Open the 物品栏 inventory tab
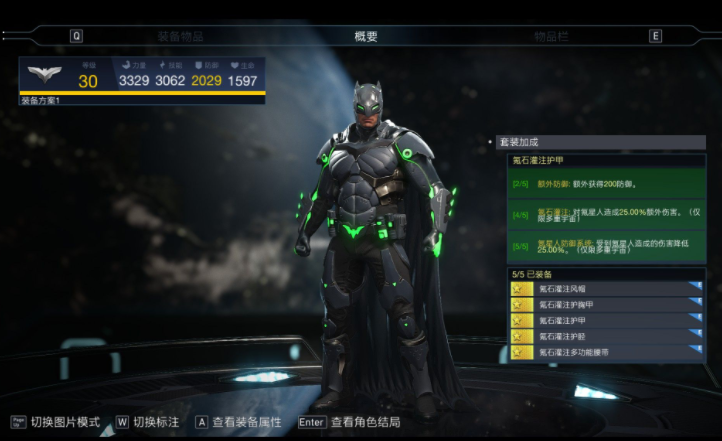 pos(551,36)
